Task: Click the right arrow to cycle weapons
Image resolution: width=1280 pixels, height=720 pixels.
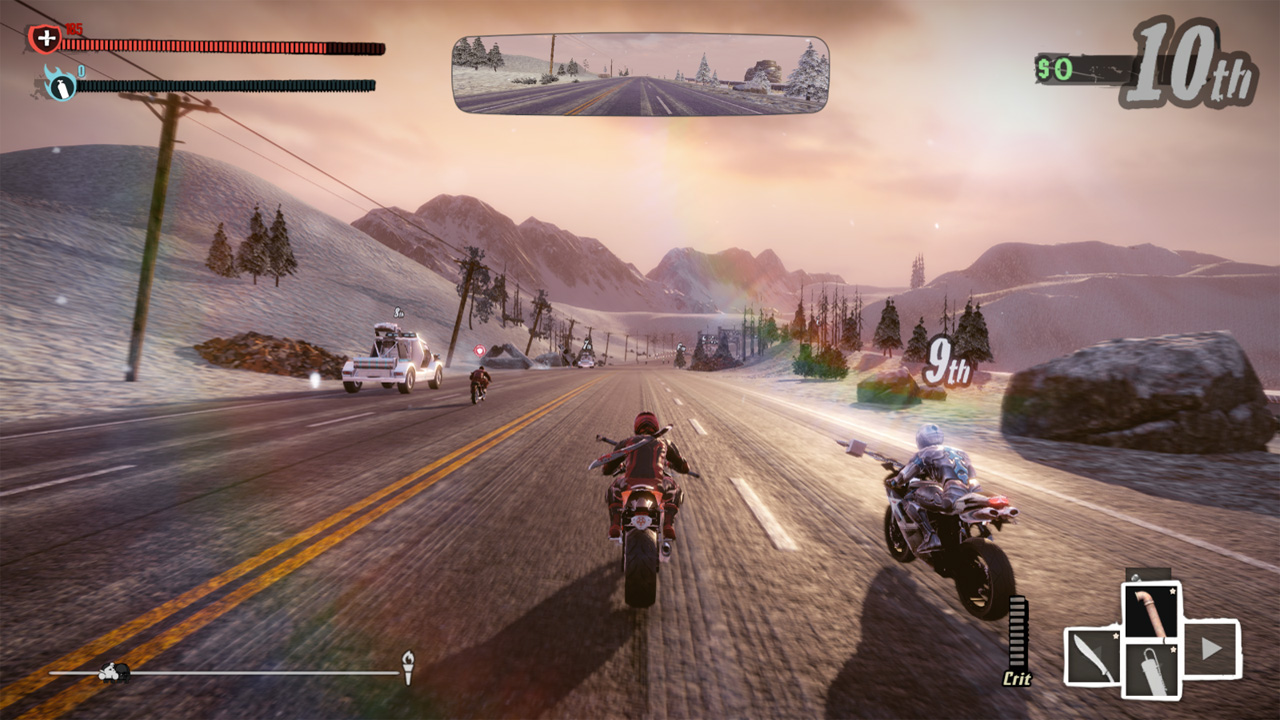Action: [1212, 650]
